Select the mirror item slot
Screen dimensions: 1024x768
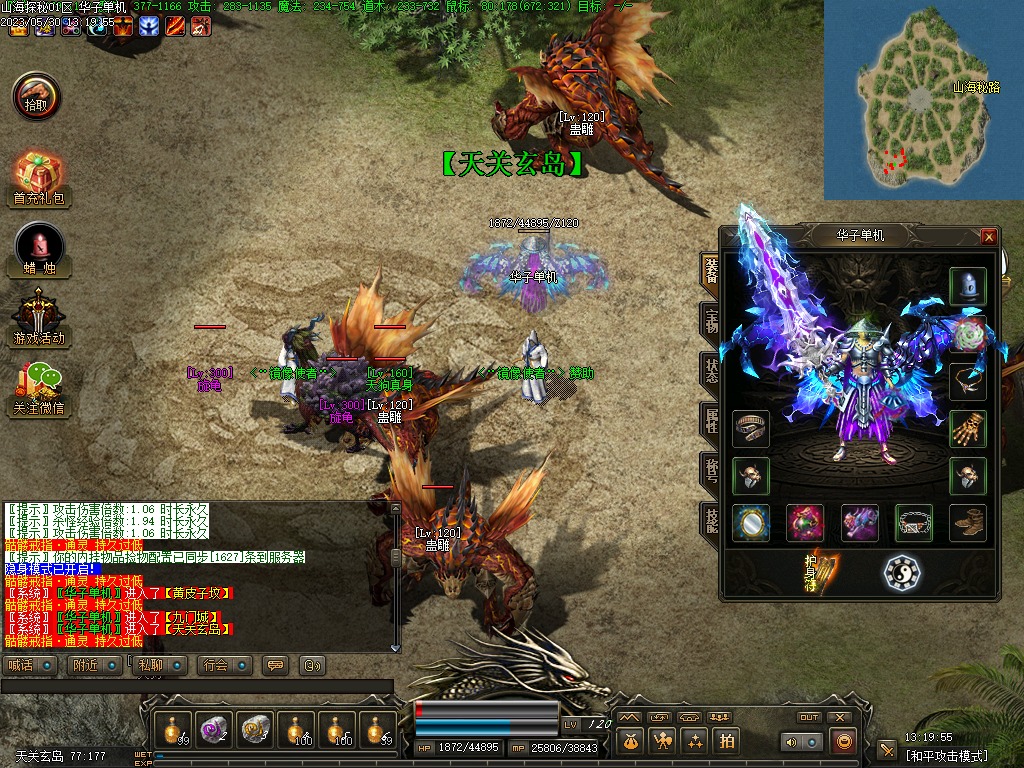[750, 523]
